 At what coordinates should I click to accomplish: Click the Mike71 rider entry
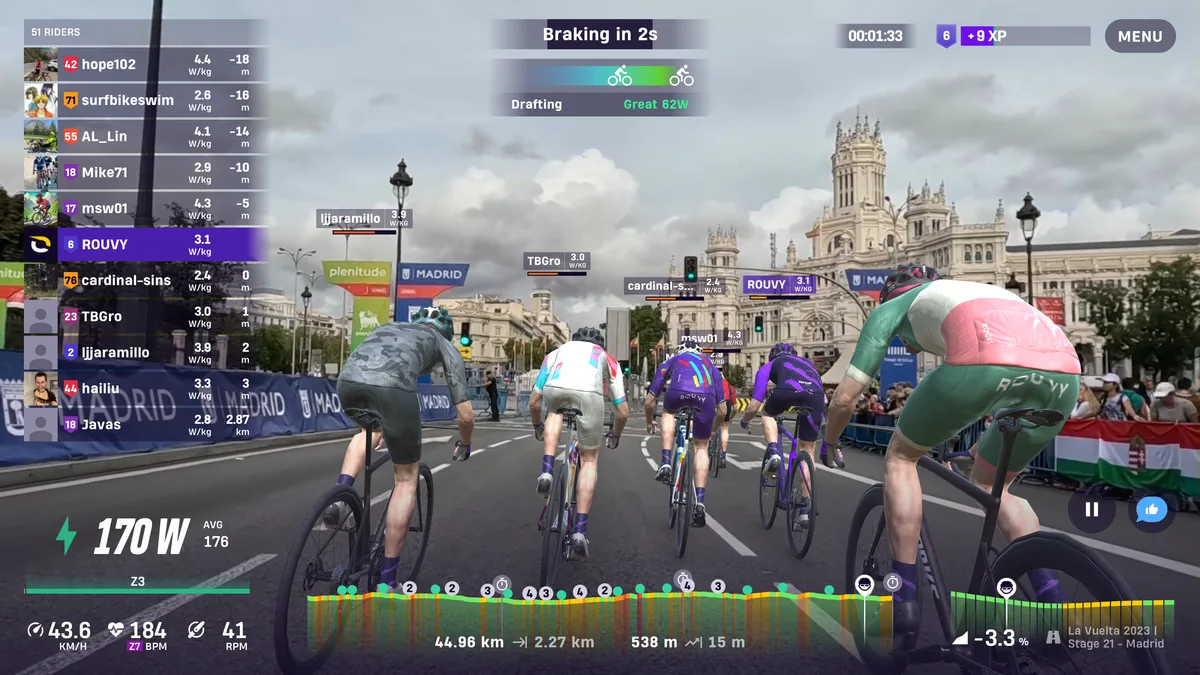pos(145,173)
